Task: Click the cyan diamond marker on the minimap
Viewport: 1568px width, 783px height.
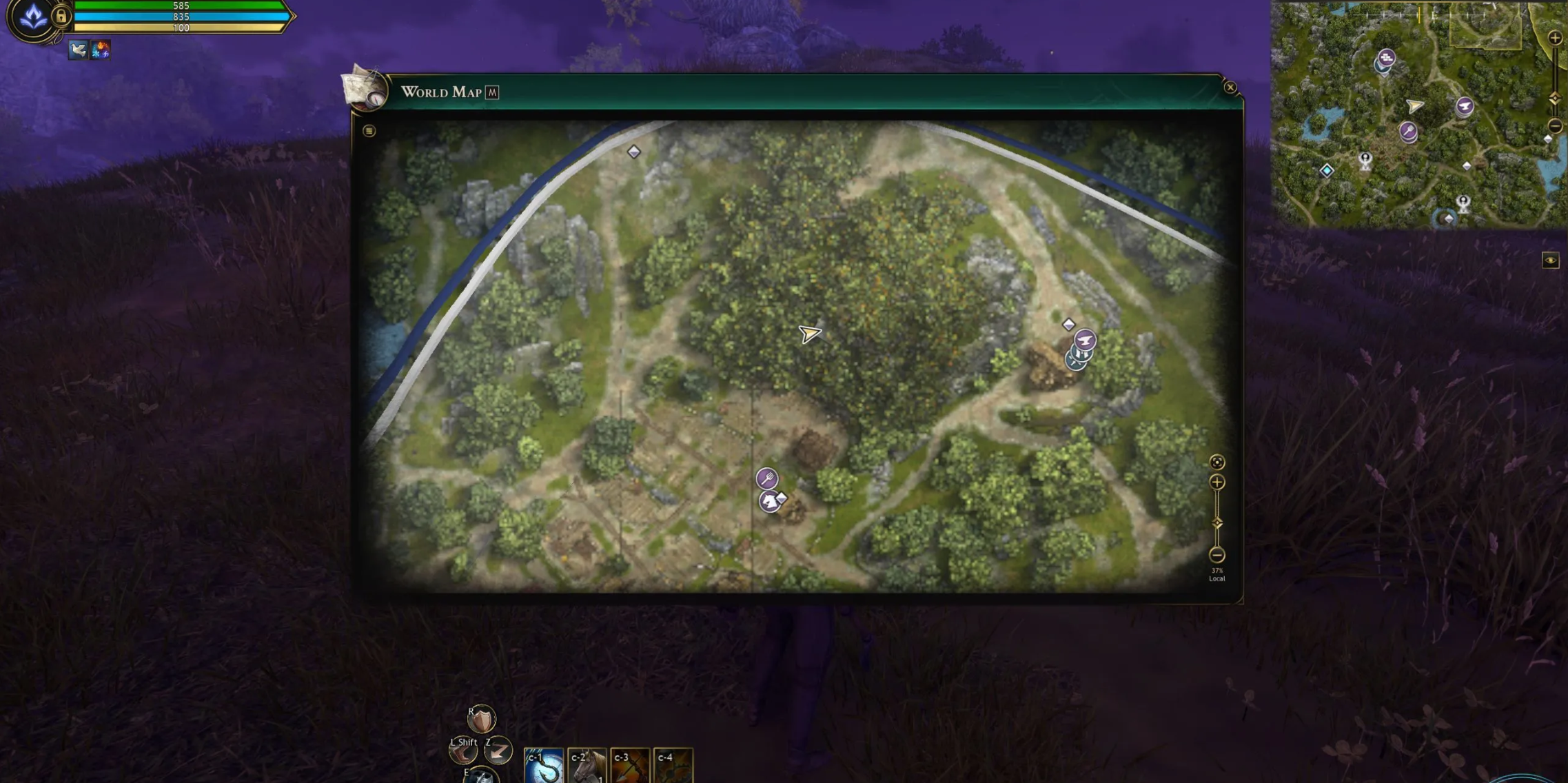Action: tap(1327, 170)
